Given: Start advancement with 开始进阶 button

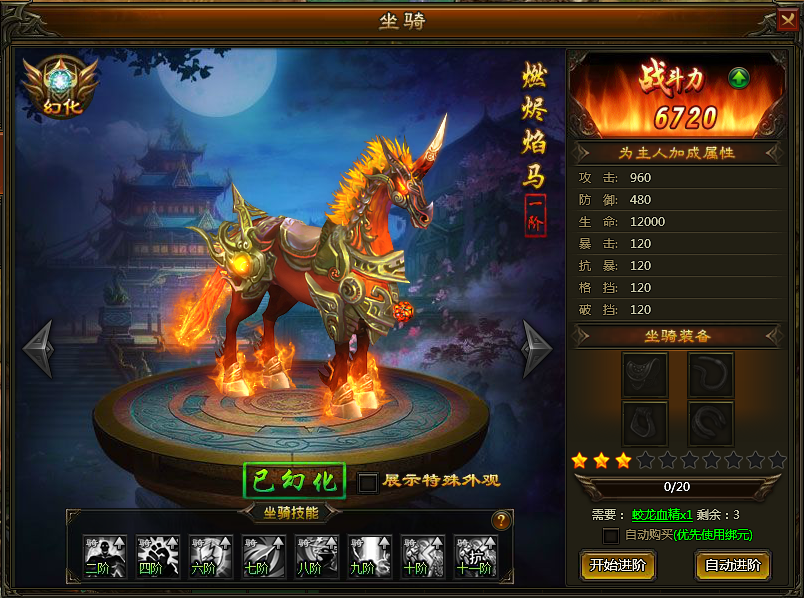Looking at the screenshot, I should [x=618, y=565].
